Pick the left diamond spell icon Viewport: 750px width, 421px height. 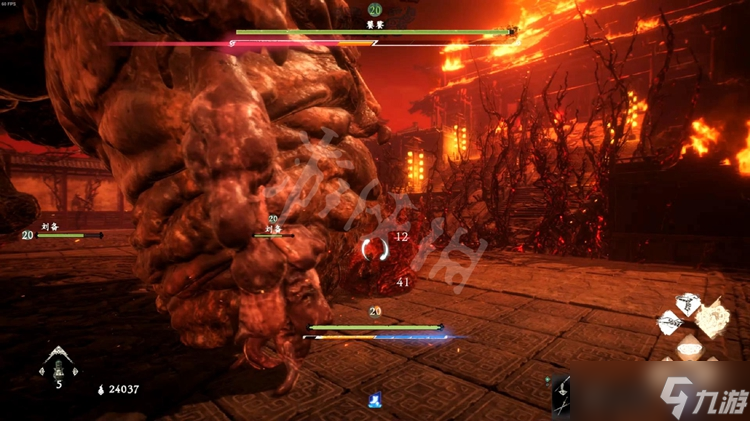coord(669,322)
